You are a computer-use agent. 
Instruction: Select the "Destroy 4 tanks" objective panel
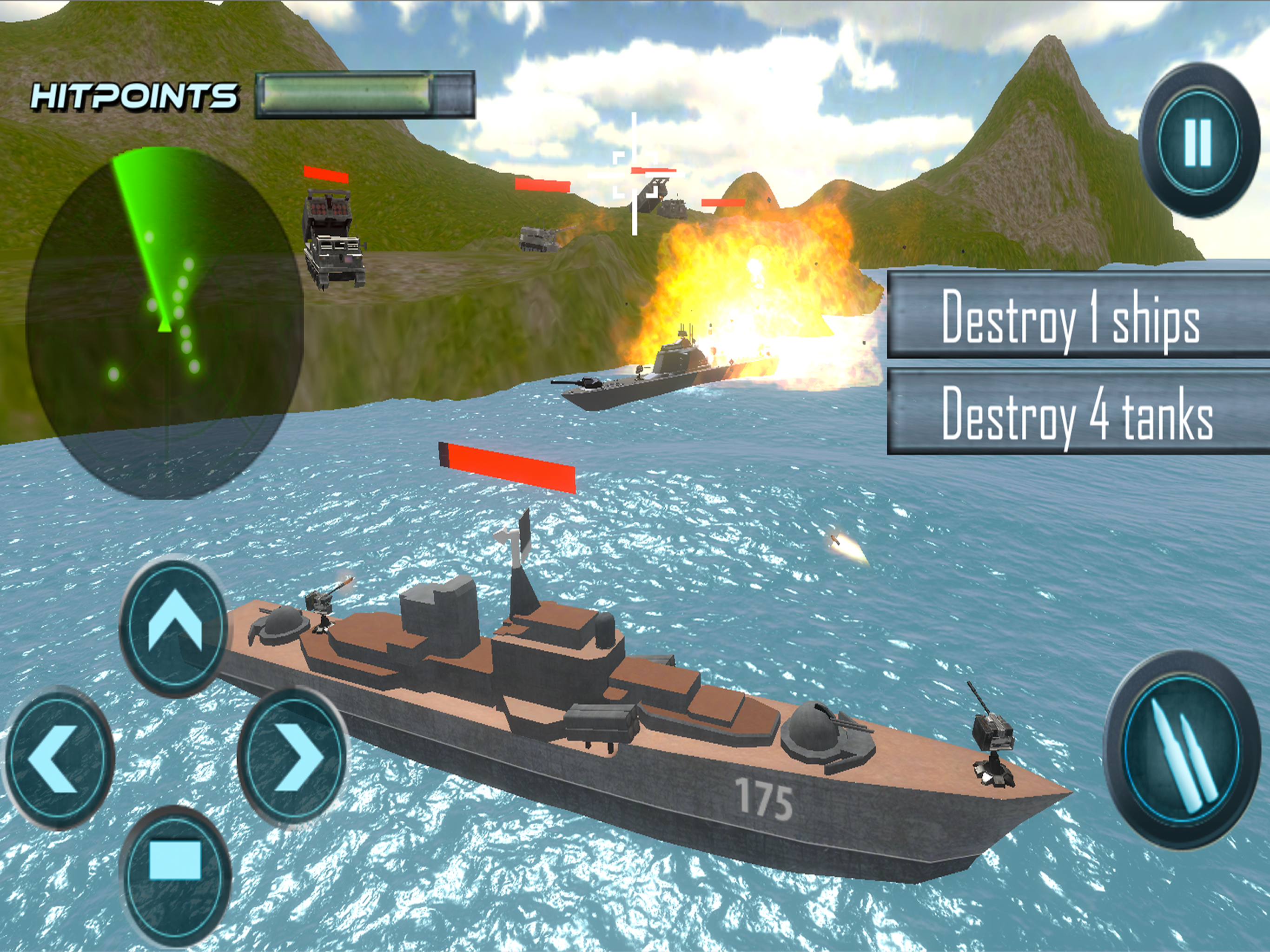[x=1078, y=412]
